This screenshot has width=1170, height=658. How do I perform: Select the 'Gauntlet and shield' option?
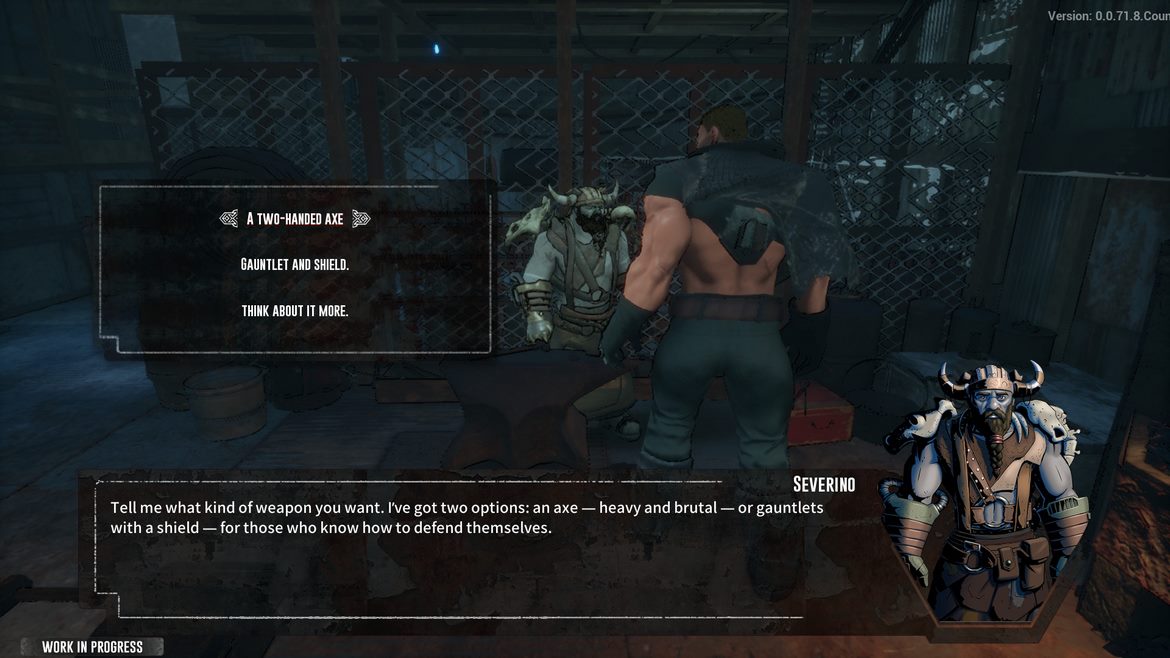295,265
